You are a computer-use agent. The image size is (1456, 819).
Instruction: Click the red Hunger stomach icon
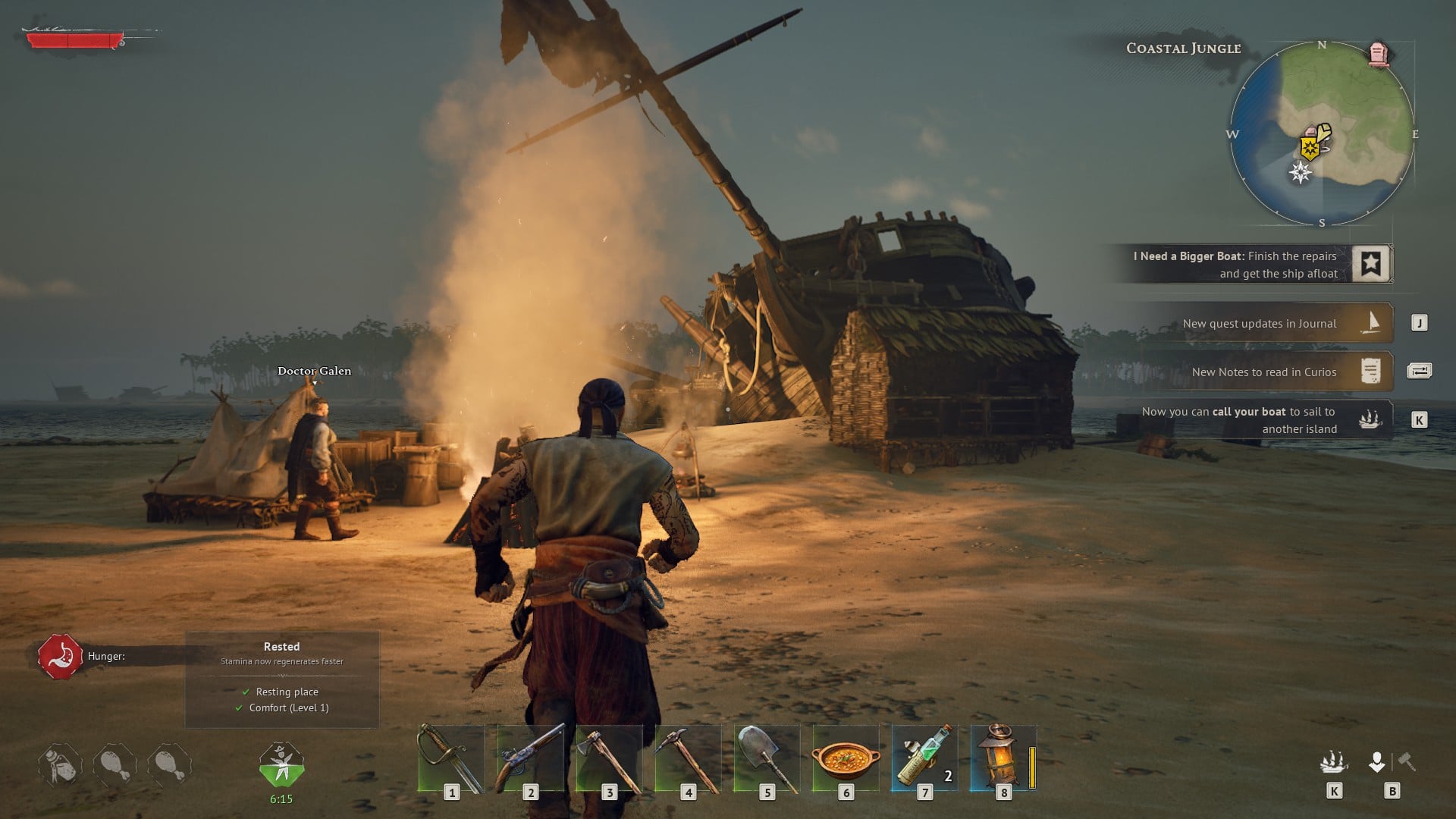(61, 657)
